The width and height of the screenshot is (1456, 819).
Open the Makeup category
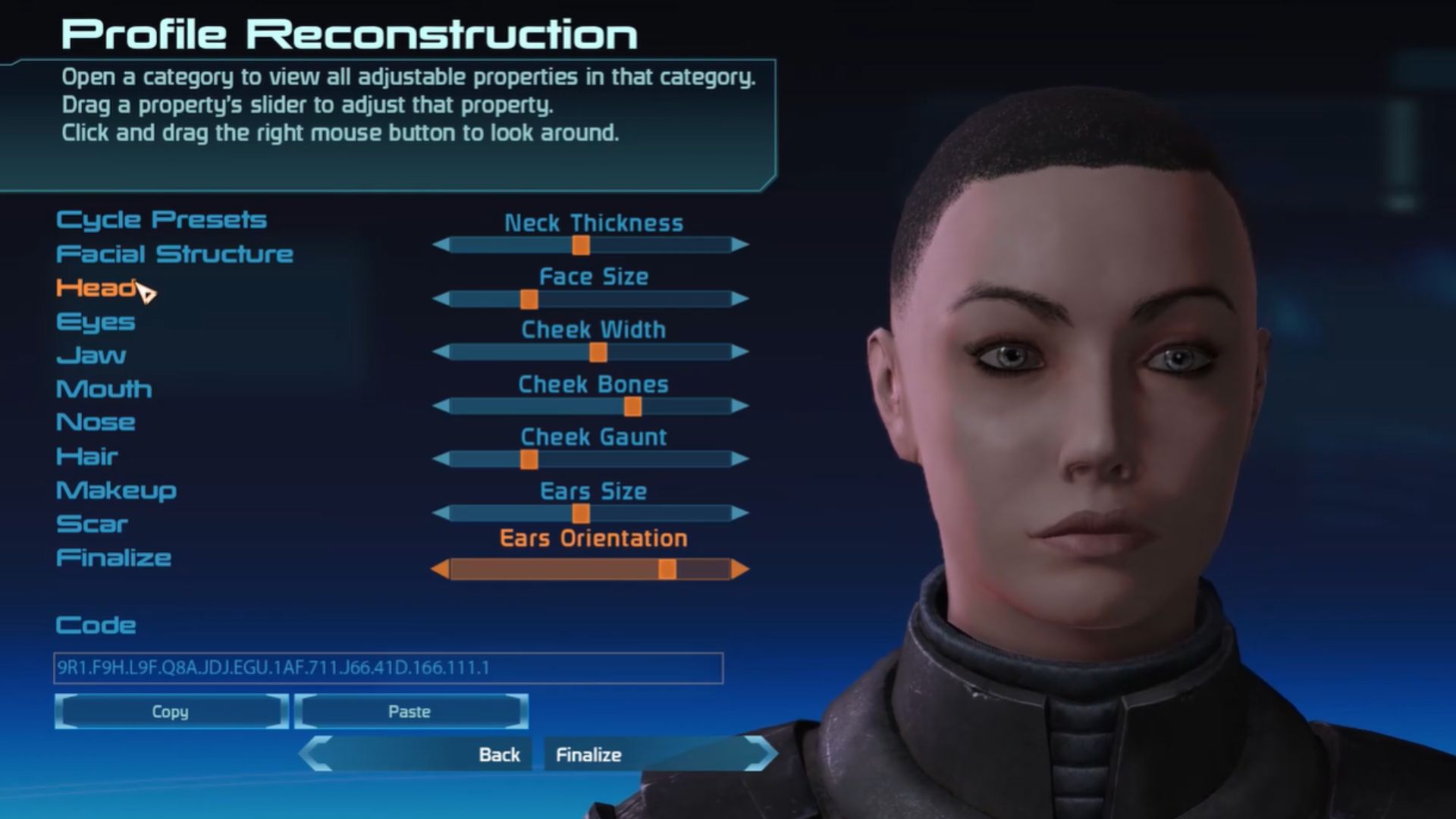click(x=116, y=491)
